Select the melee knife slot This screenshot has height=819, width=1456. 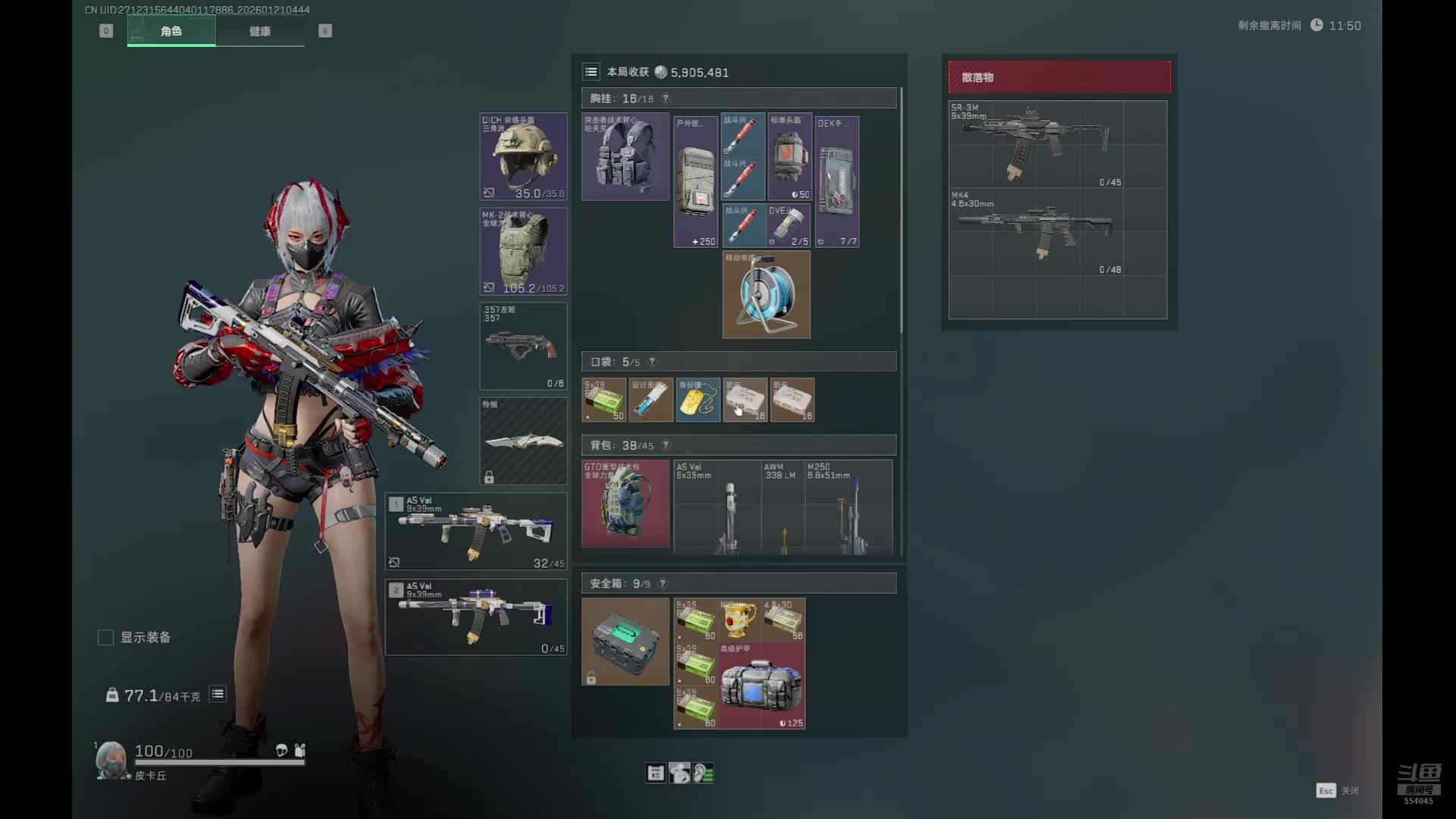(x=523, y=441)
